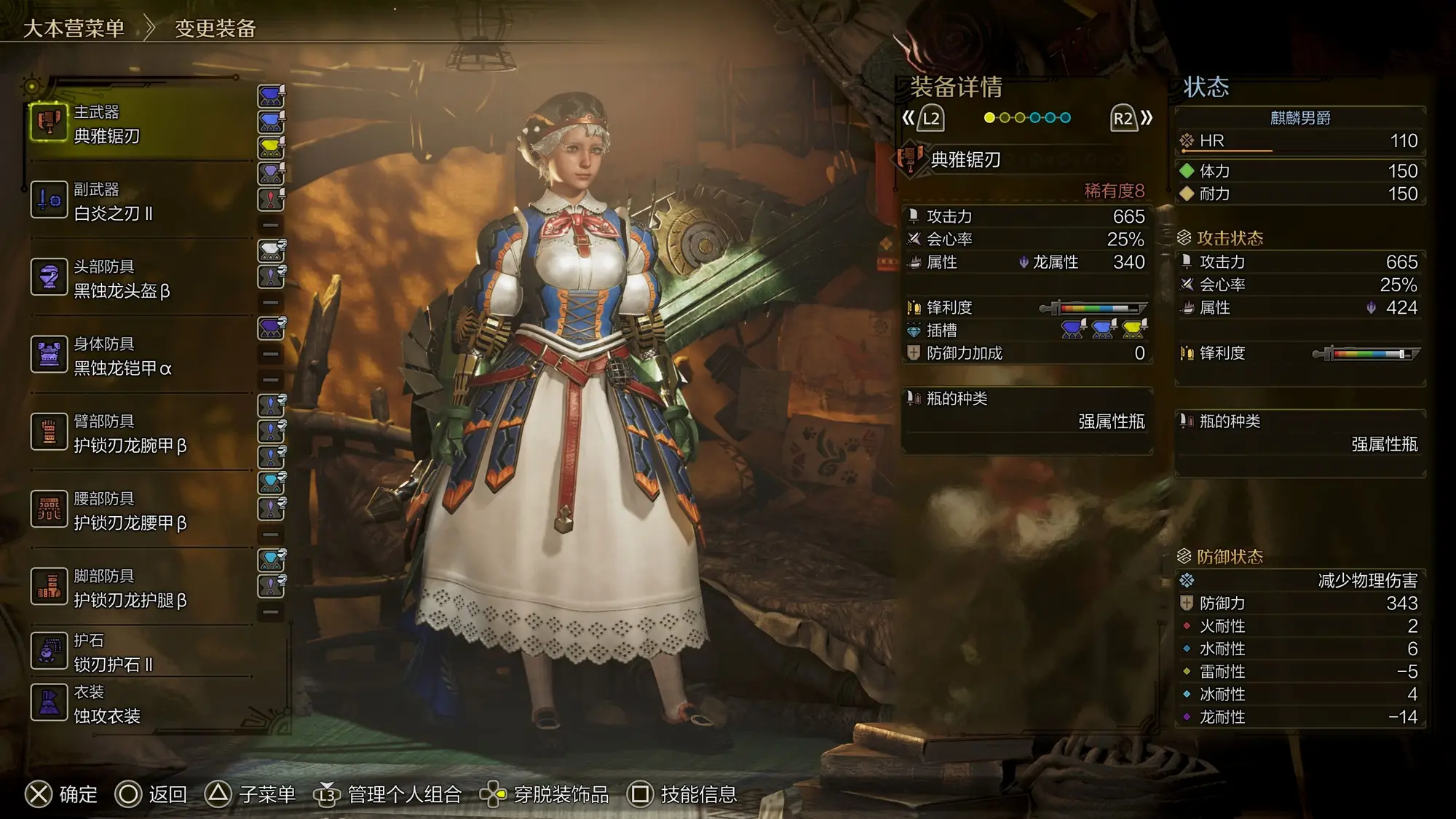Choose the body armor 黑蚀龙铠甲α slot

coord(138,356)
